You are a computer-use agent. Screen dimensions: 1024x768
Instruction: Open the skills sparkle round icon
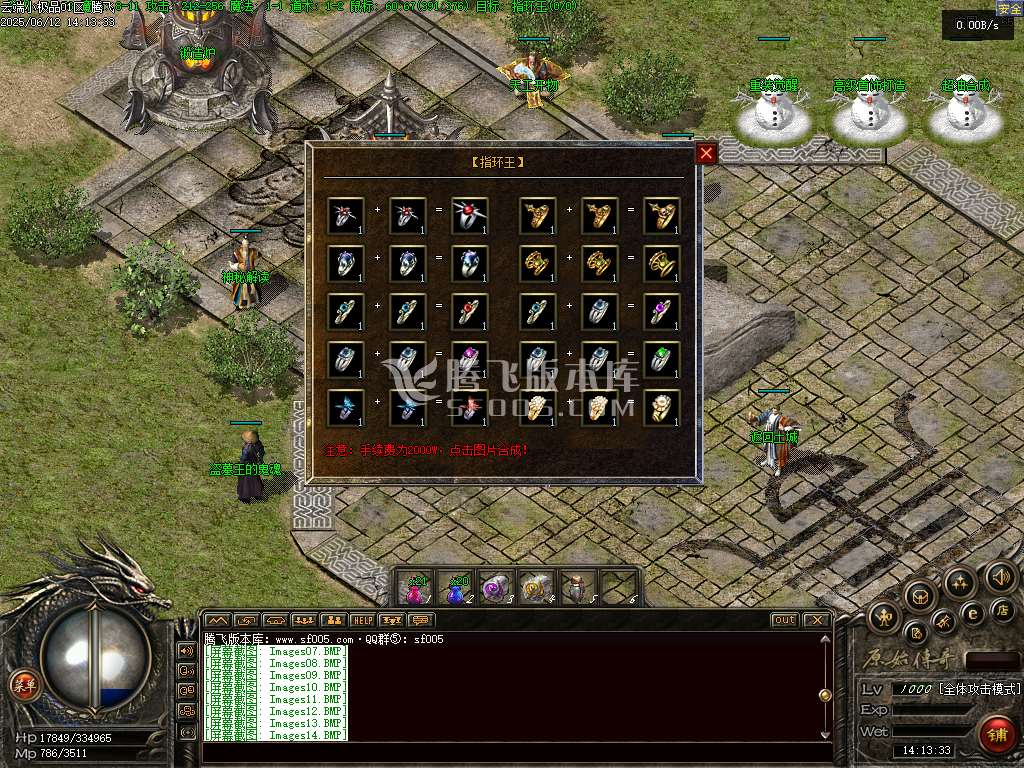959,583
